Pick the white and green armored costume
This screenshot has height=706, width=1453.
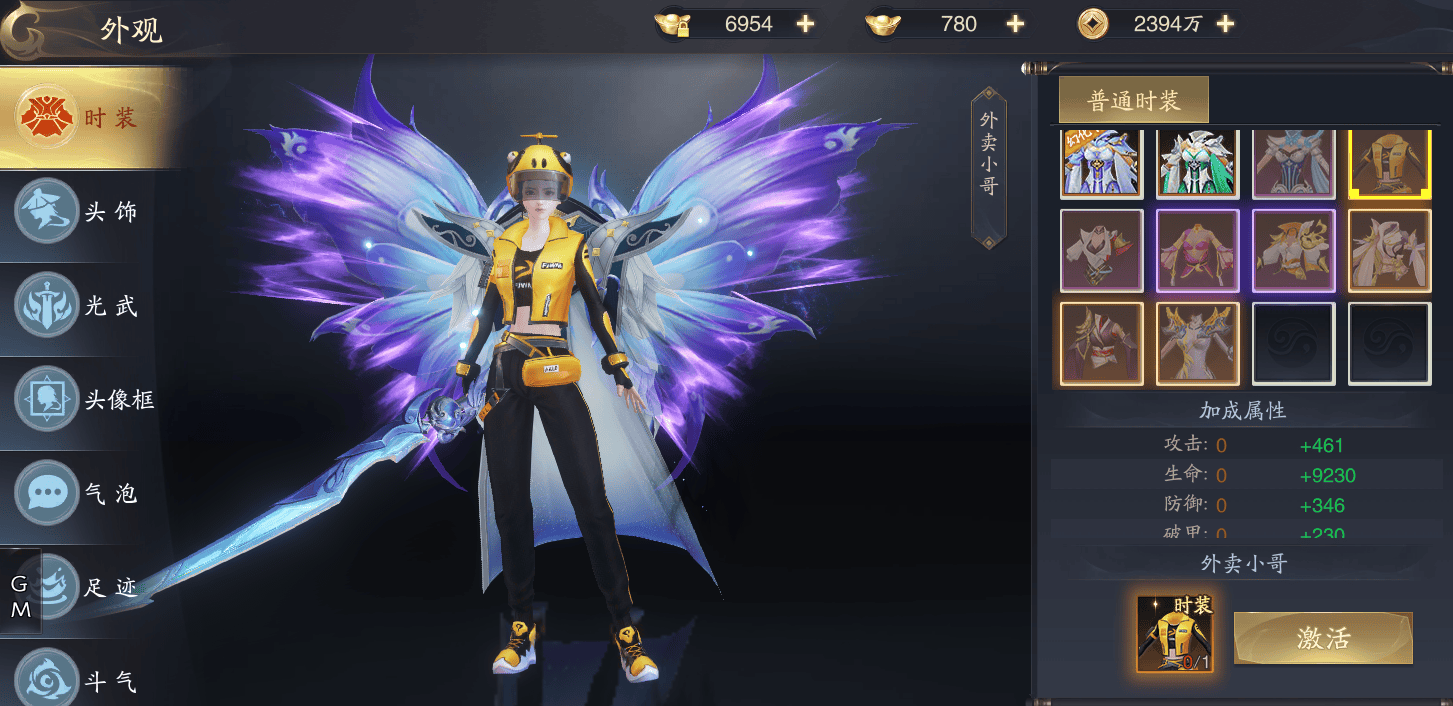click(x=1198, y=164)
